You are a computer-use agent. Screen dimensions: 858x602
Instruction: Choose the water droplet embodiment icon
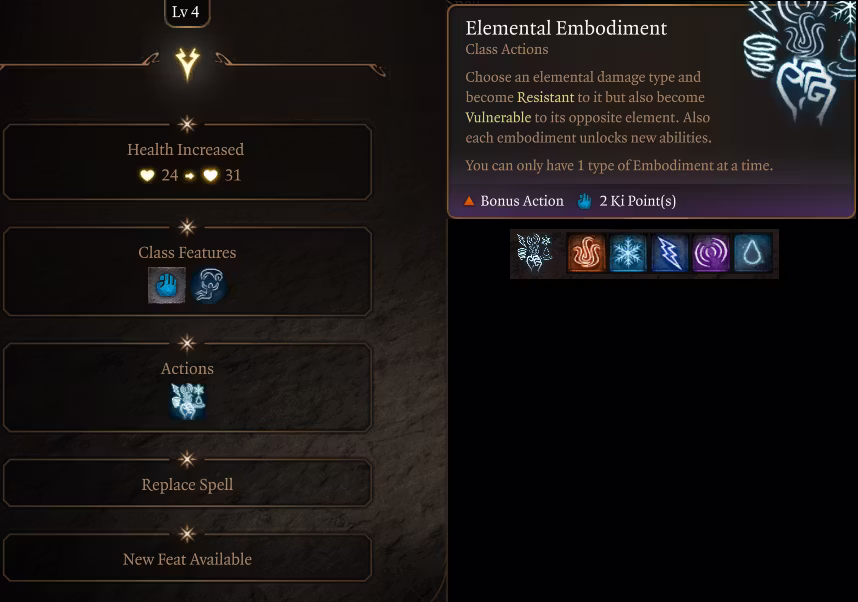click(752, 254)
